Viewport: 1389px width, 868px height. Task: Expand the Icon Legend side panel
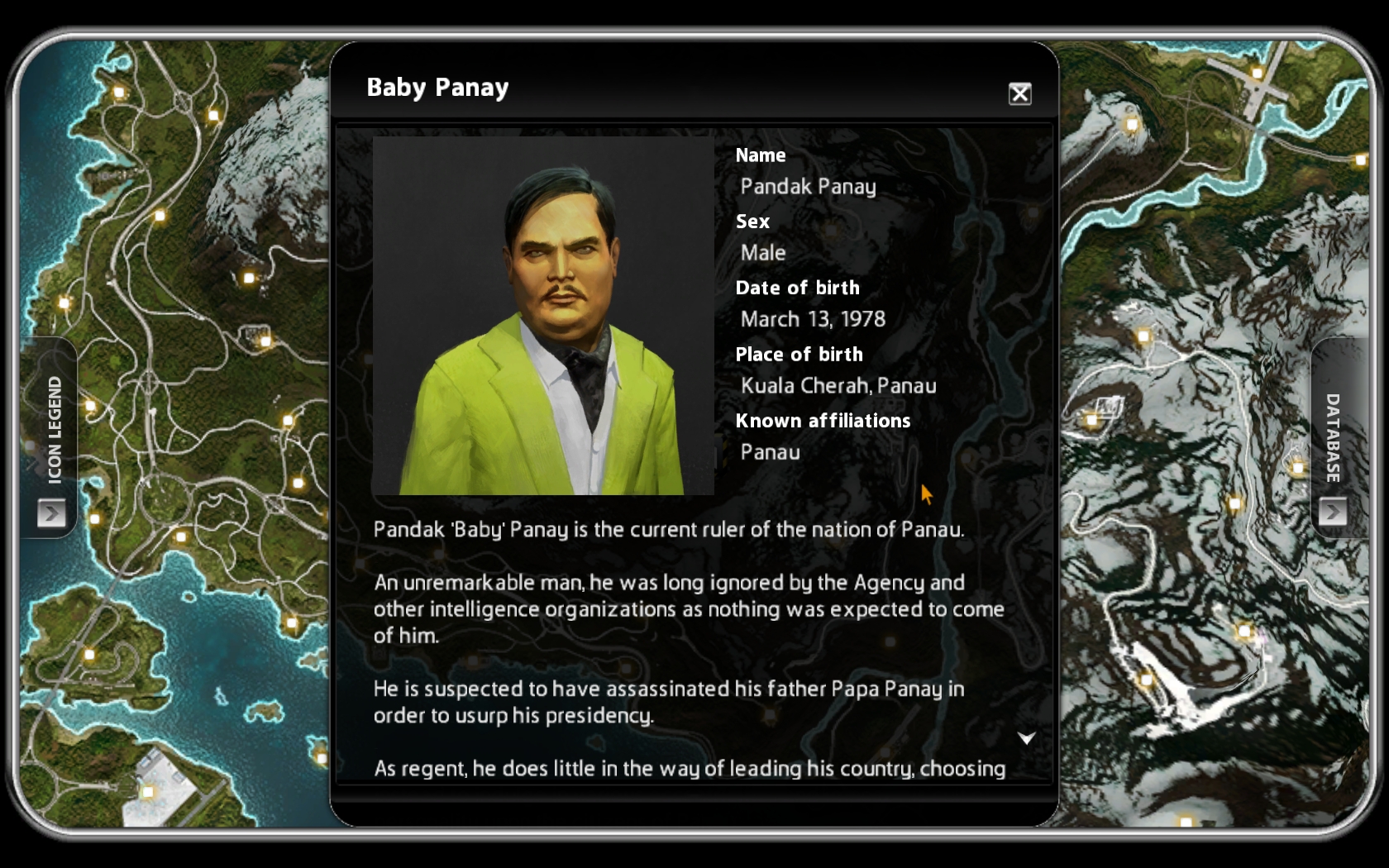pos(51,513)
